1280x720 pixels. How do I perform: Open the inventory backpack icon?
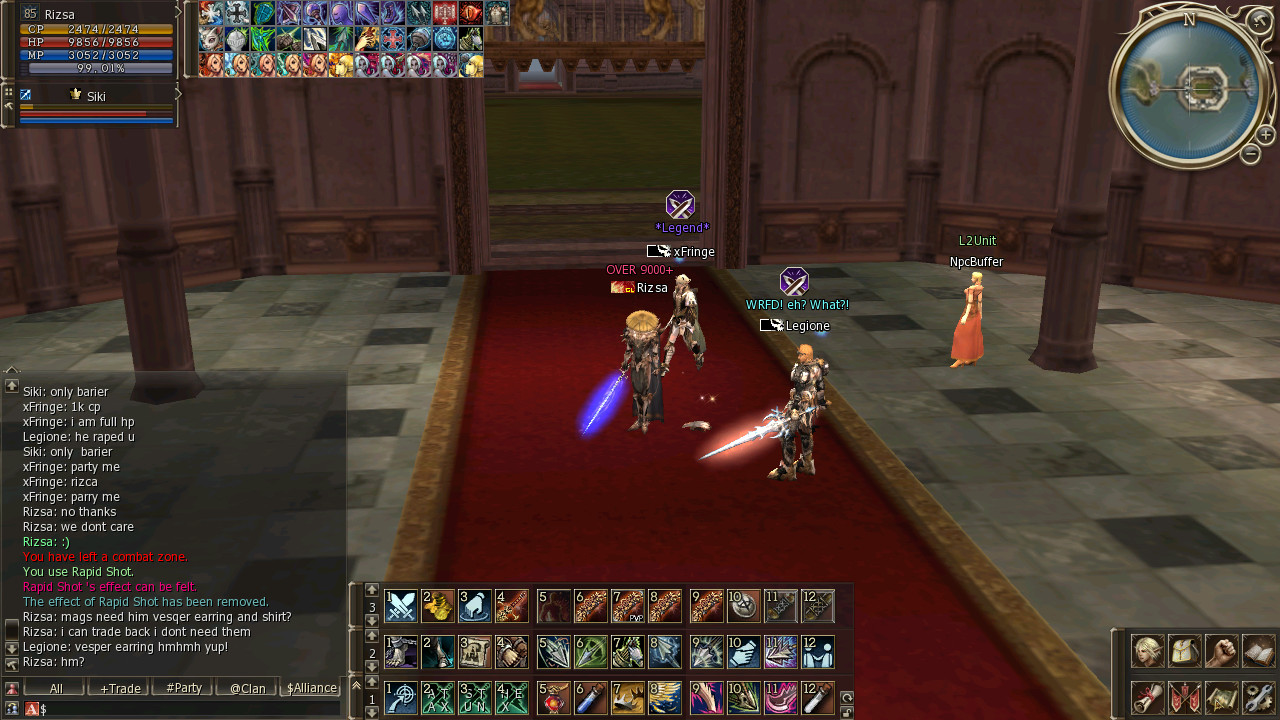tap(1185, 651)
